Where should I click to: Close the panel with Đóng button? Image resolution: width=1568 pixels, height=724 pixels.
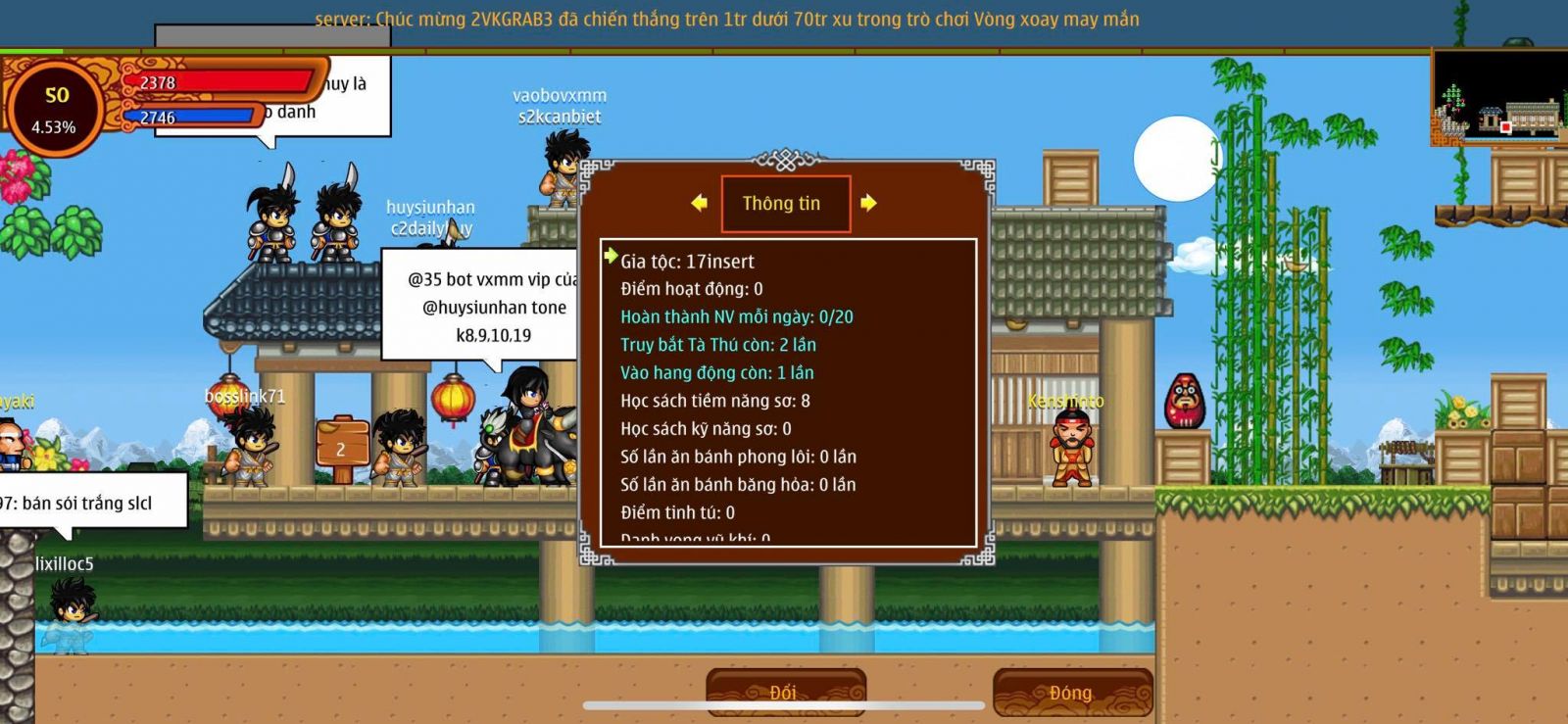click(x=1071, y=693)
